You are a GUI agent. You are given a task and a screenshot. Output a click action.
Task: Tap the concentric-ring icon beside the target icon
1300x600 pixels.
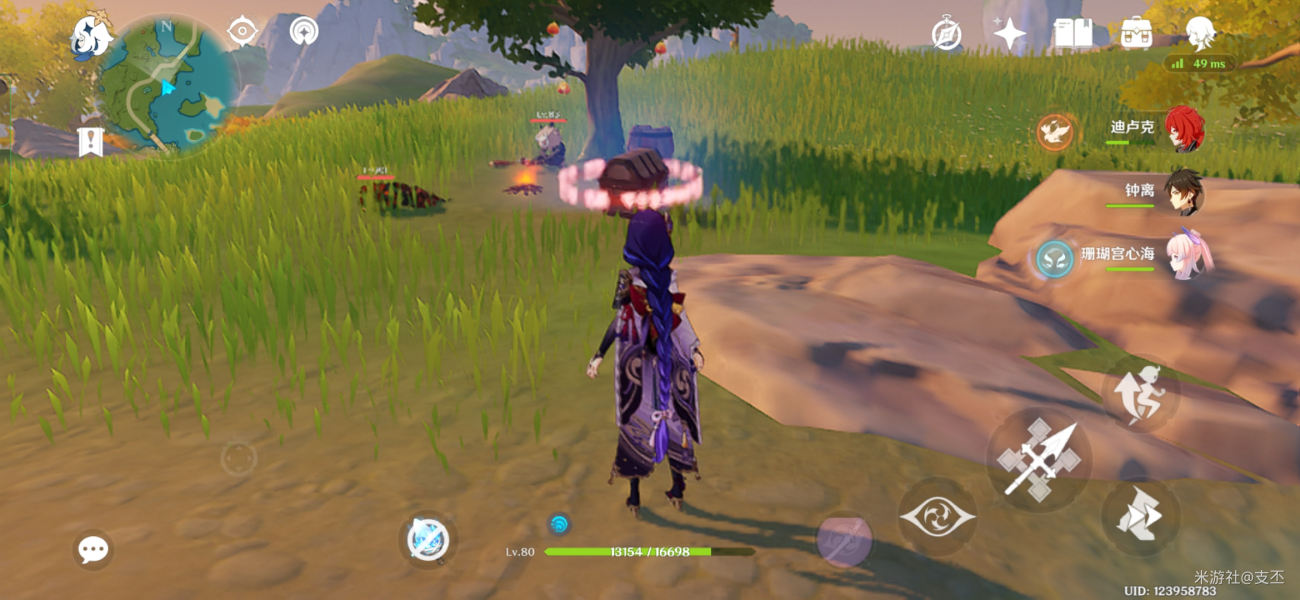303,31
